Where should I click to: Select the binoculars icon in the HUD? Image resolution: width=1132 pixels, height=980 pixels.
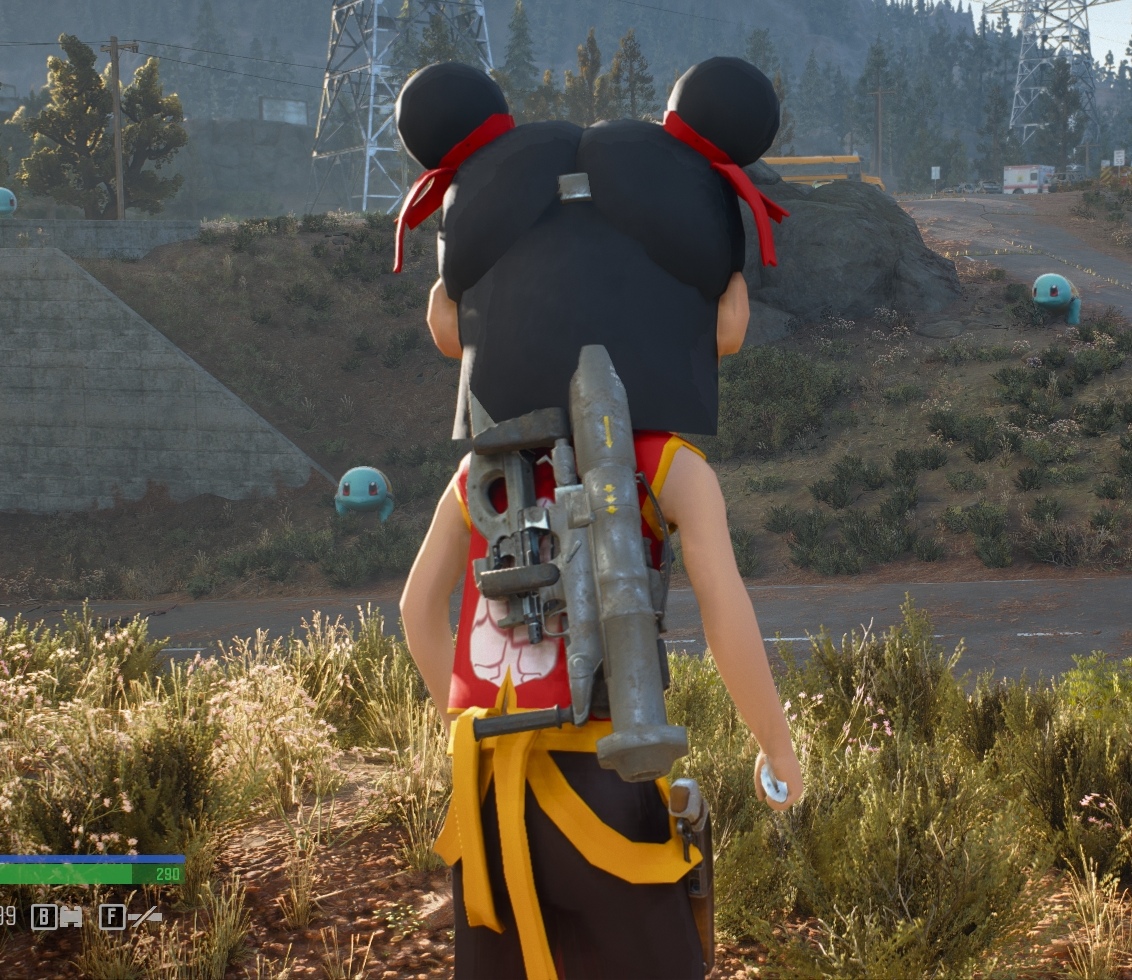click(71, 916)
